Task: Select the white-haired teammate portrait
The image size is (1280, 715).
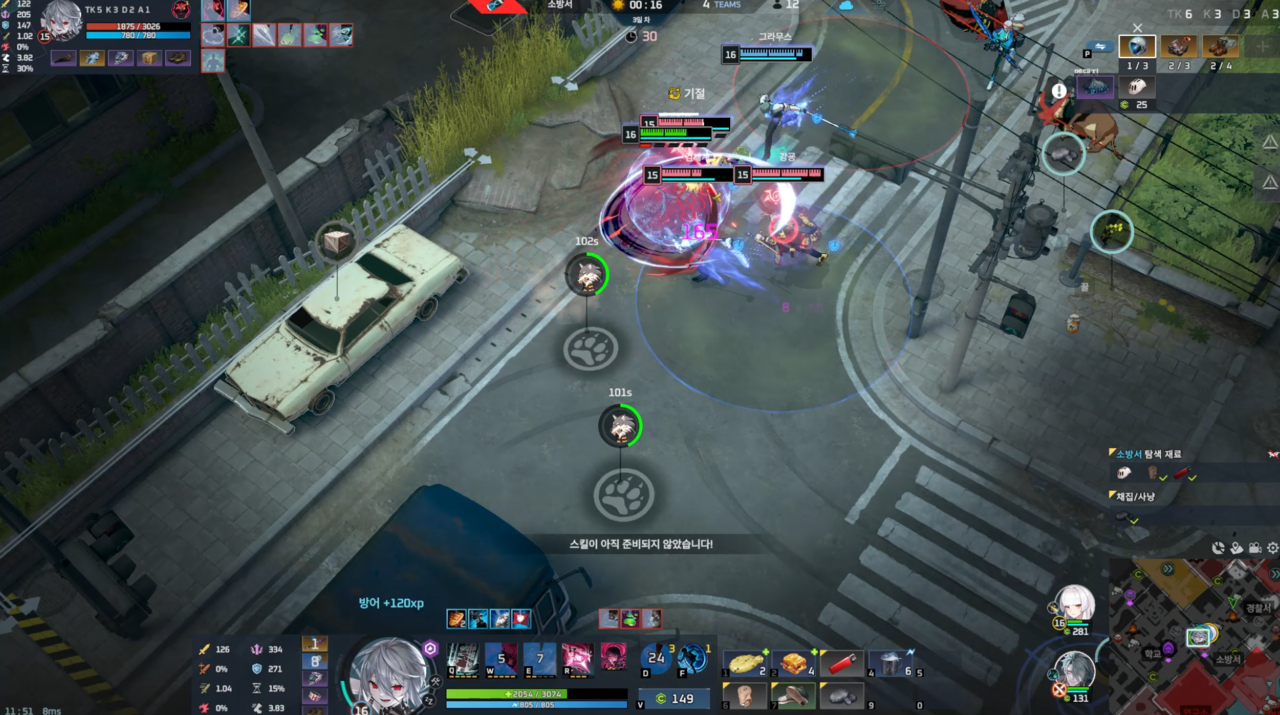Action: click(1075, 603)
